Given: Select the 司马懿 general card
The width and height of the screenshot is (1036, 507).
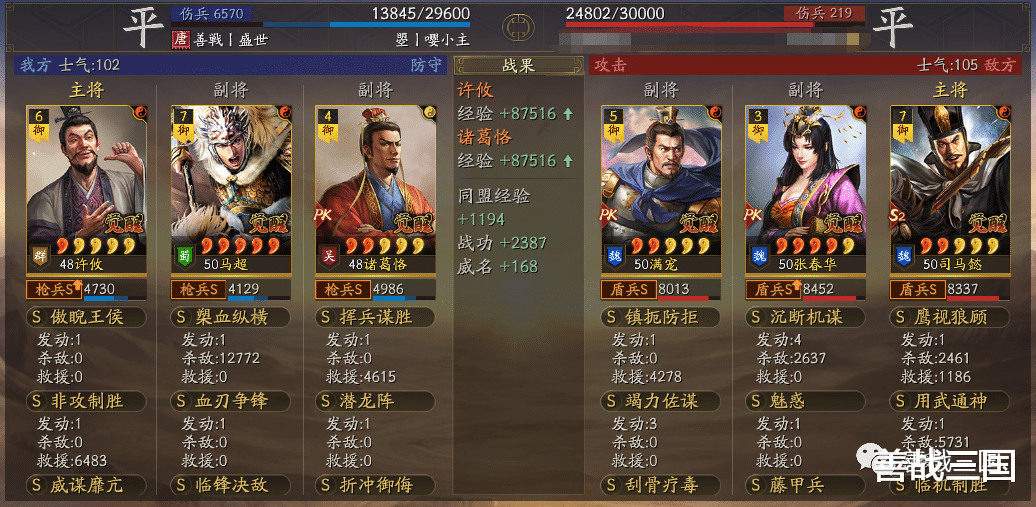Looking at the screenshot, I should click(x=950, y=185).
